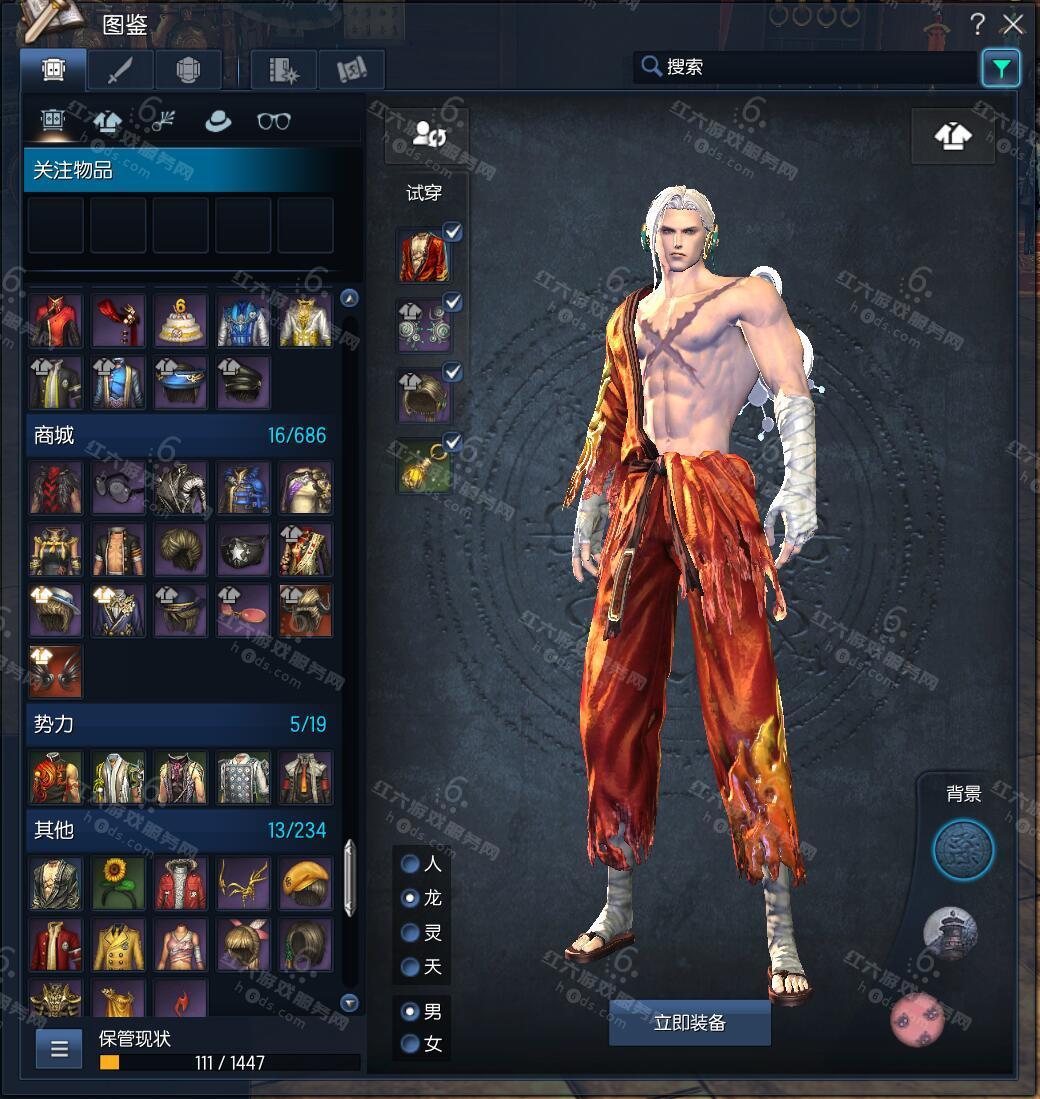Choose the 人 race option

coord(410,863)
